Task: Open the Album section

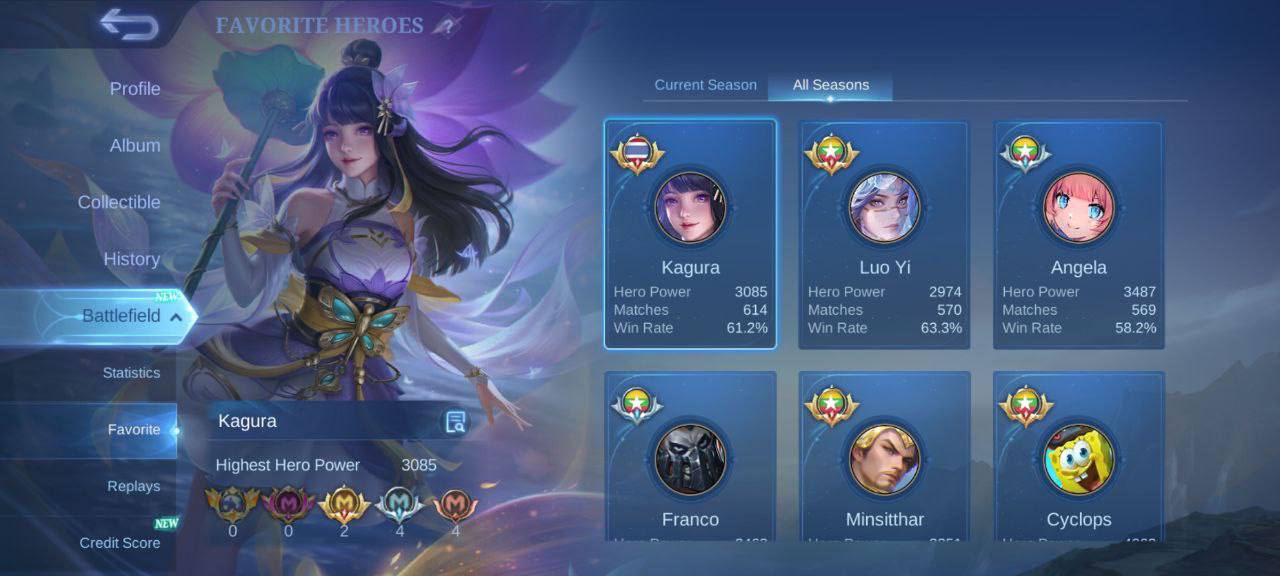Action: [135, 146]
